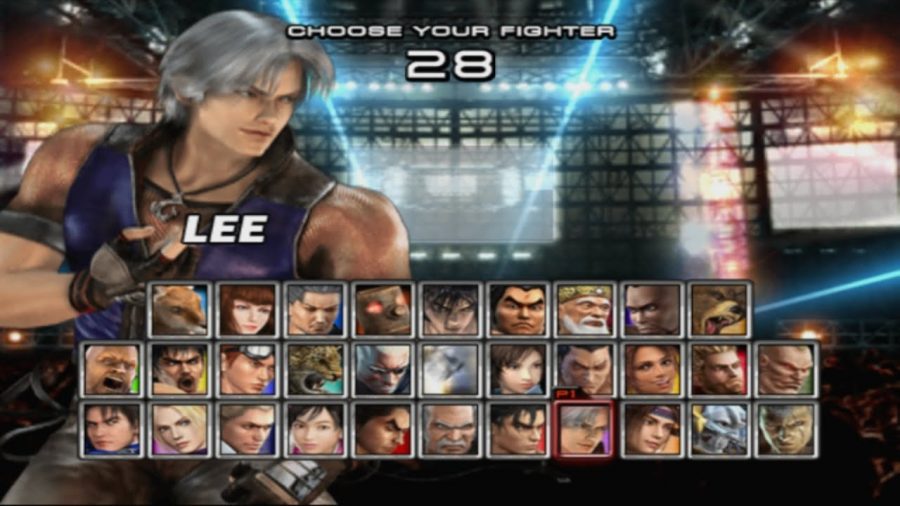The width and height of the screenshot is (900, 506).
Task: Confirm the highlighted Lee portrait
Action: click(x=584, y=430)
